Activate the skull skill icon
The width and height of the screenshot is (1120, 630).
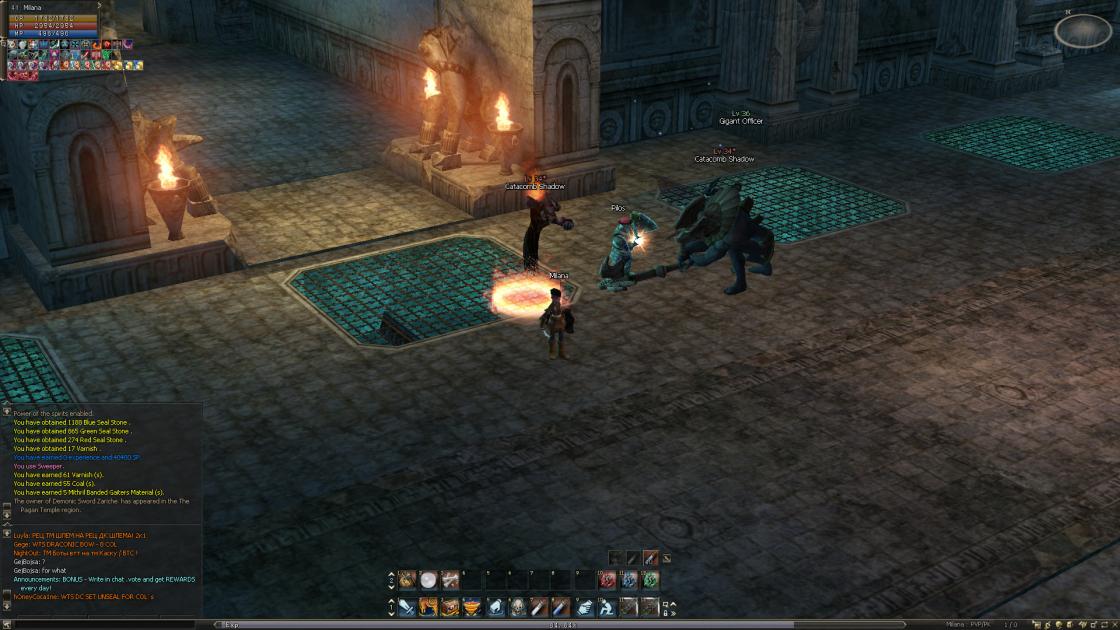517,606
